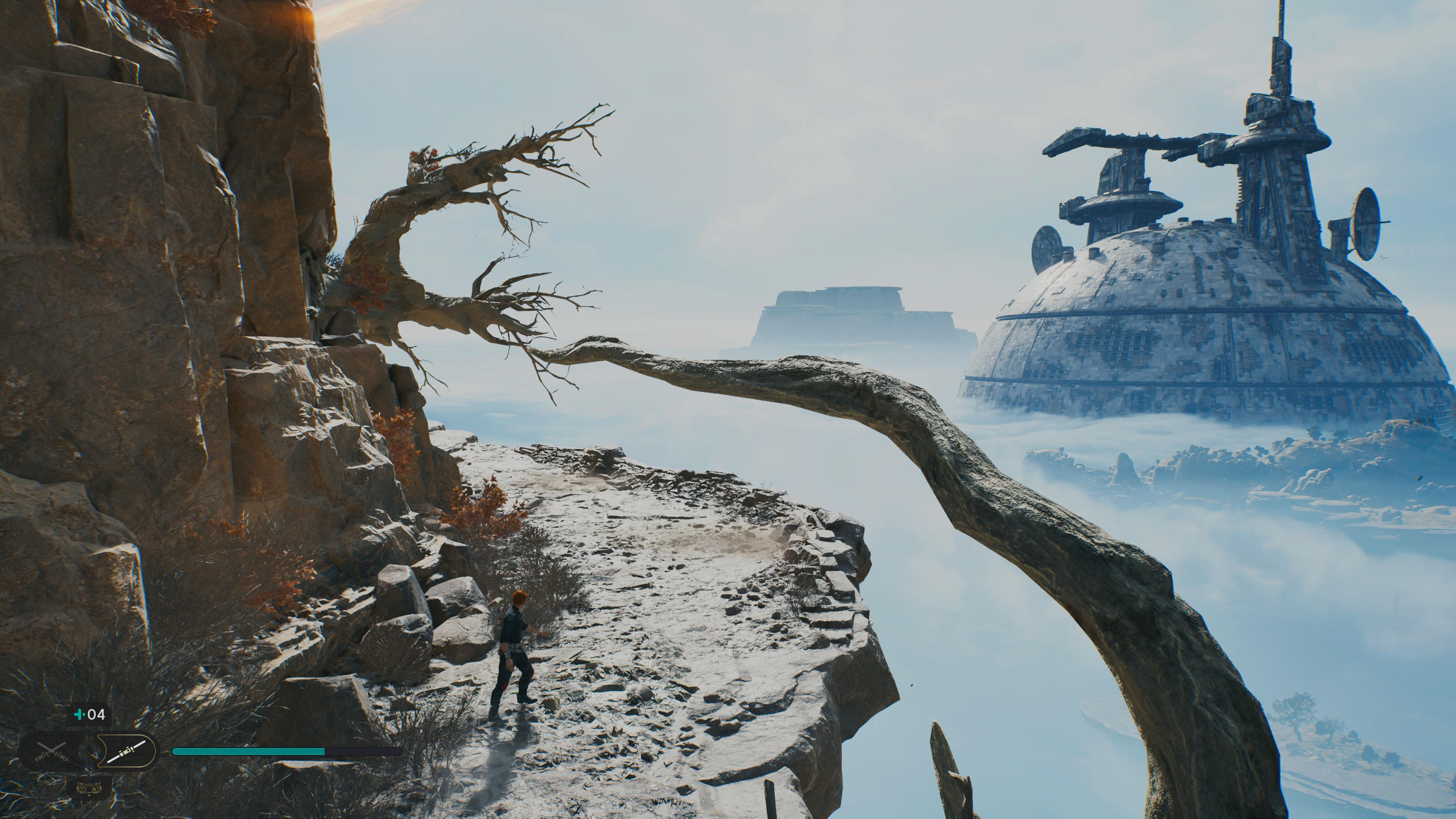Click the BD-1 droid icon
The height and width of the screenshot is (819, 1456).
(89, 788)
